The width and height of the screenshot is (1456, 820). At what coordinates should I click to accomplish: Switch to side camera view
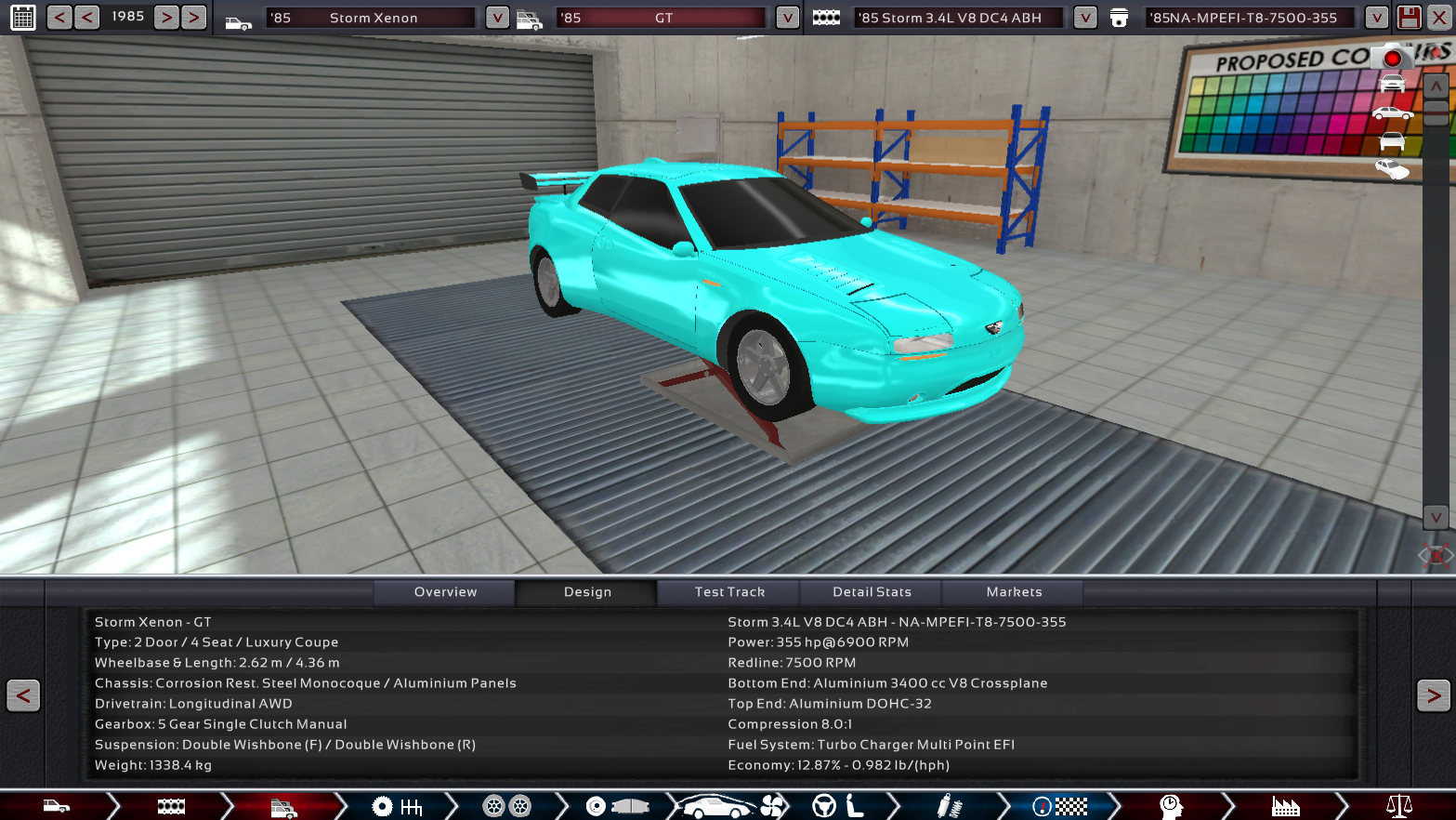pos(1392,113)
